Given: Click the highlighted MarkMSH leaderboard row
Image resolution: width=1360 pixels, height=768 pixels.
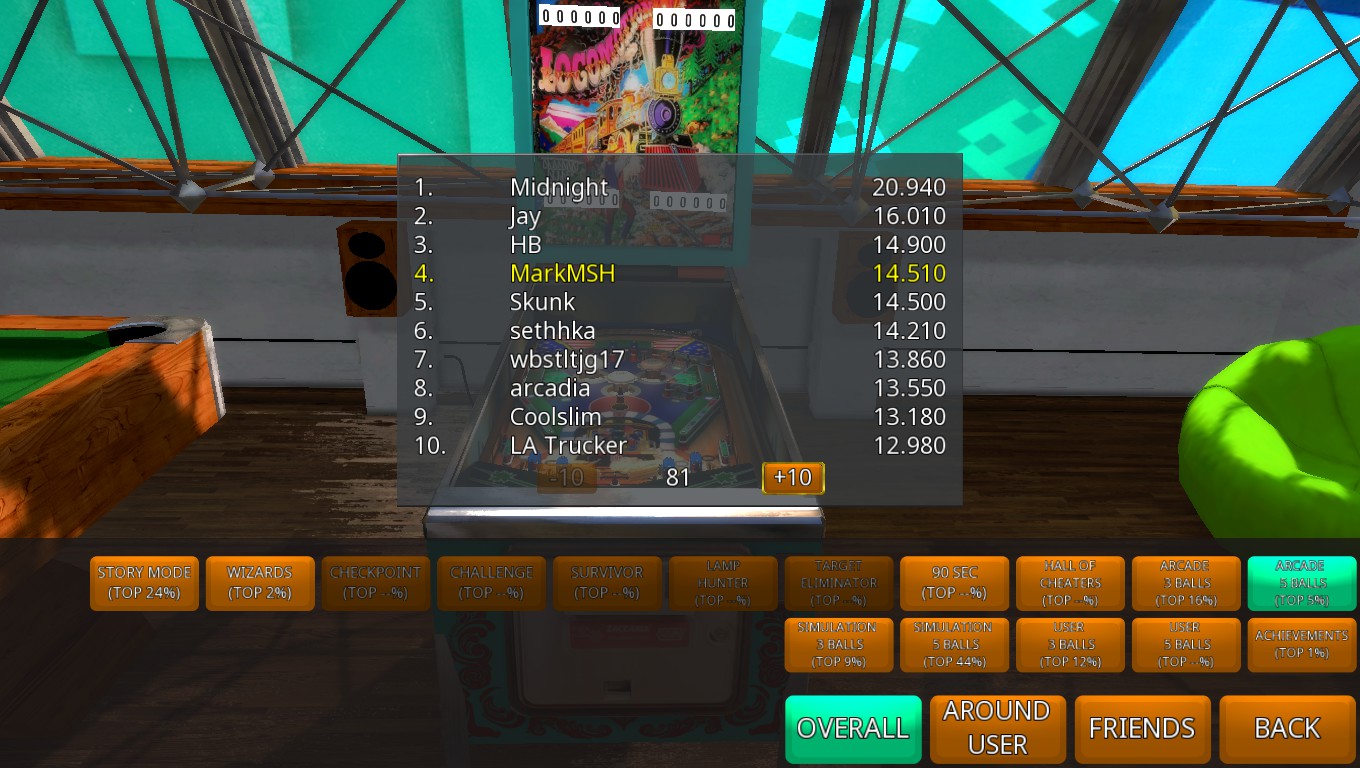Looking at the screenshot, I should click(x=680, y=273).
